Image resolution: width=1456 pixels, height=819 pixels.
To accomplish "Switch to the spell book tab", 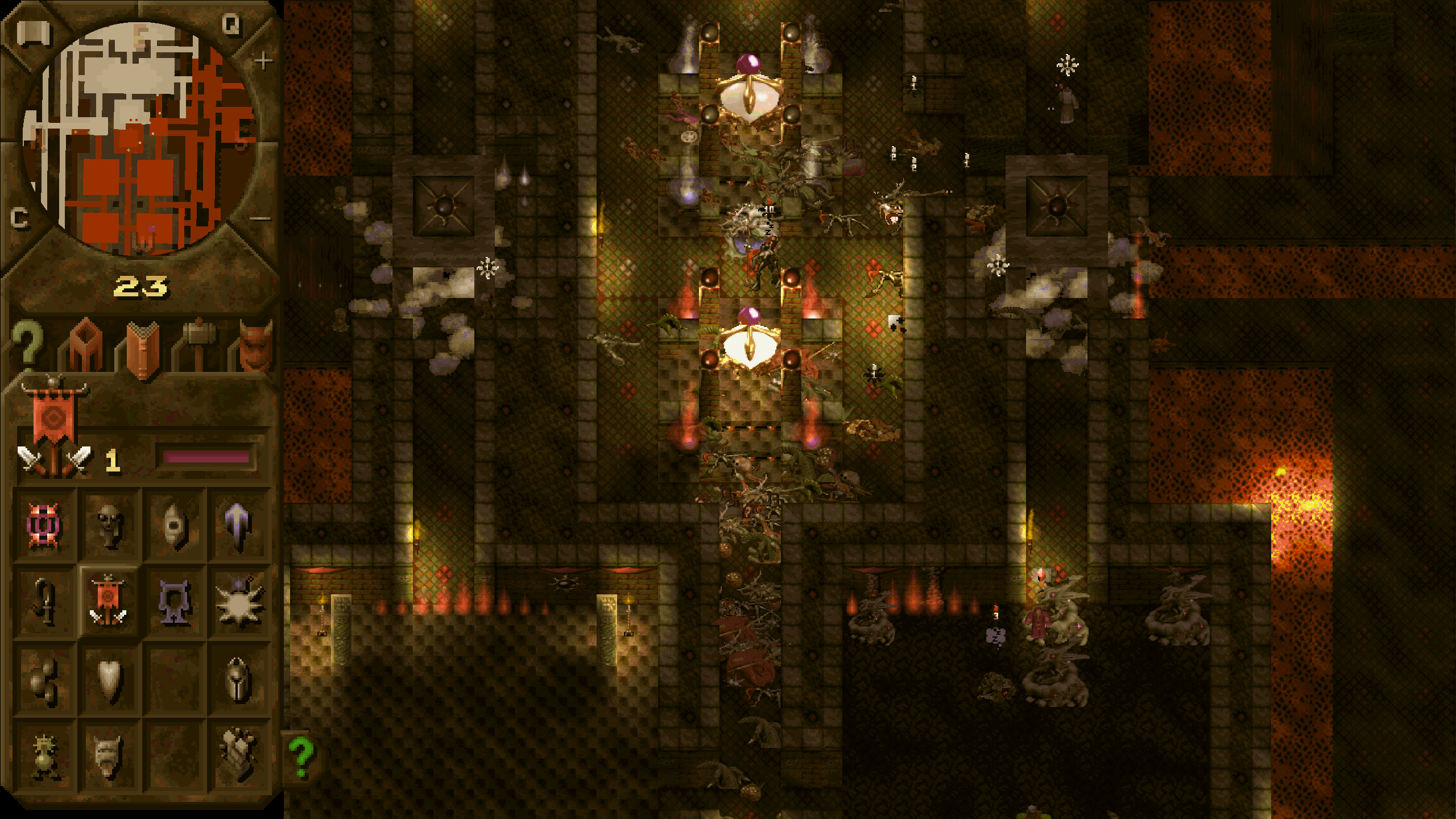I will 142,348.
